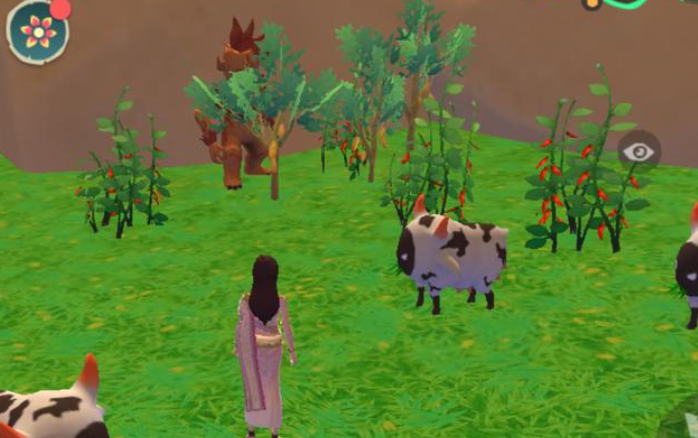Toggle the eye visibility button
698x438 pixels.
click(x=639, y=152)
